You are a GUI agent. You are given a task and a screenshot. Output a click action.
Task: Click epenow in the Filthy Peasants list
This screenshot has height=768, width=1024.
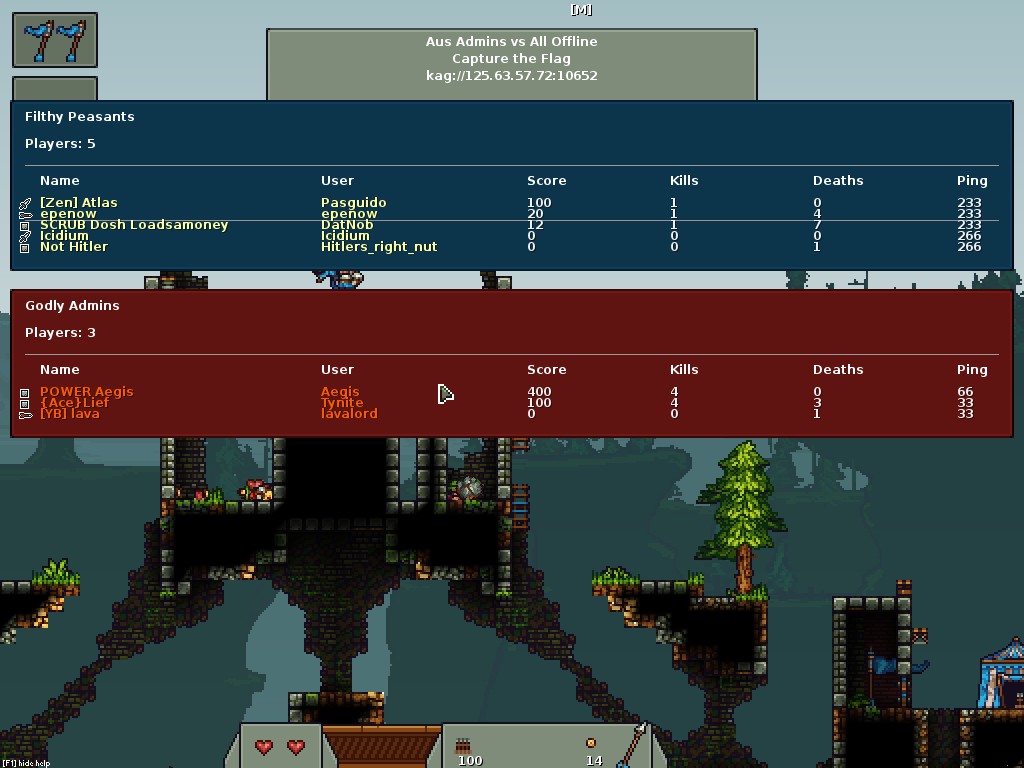tap(68, 214)
